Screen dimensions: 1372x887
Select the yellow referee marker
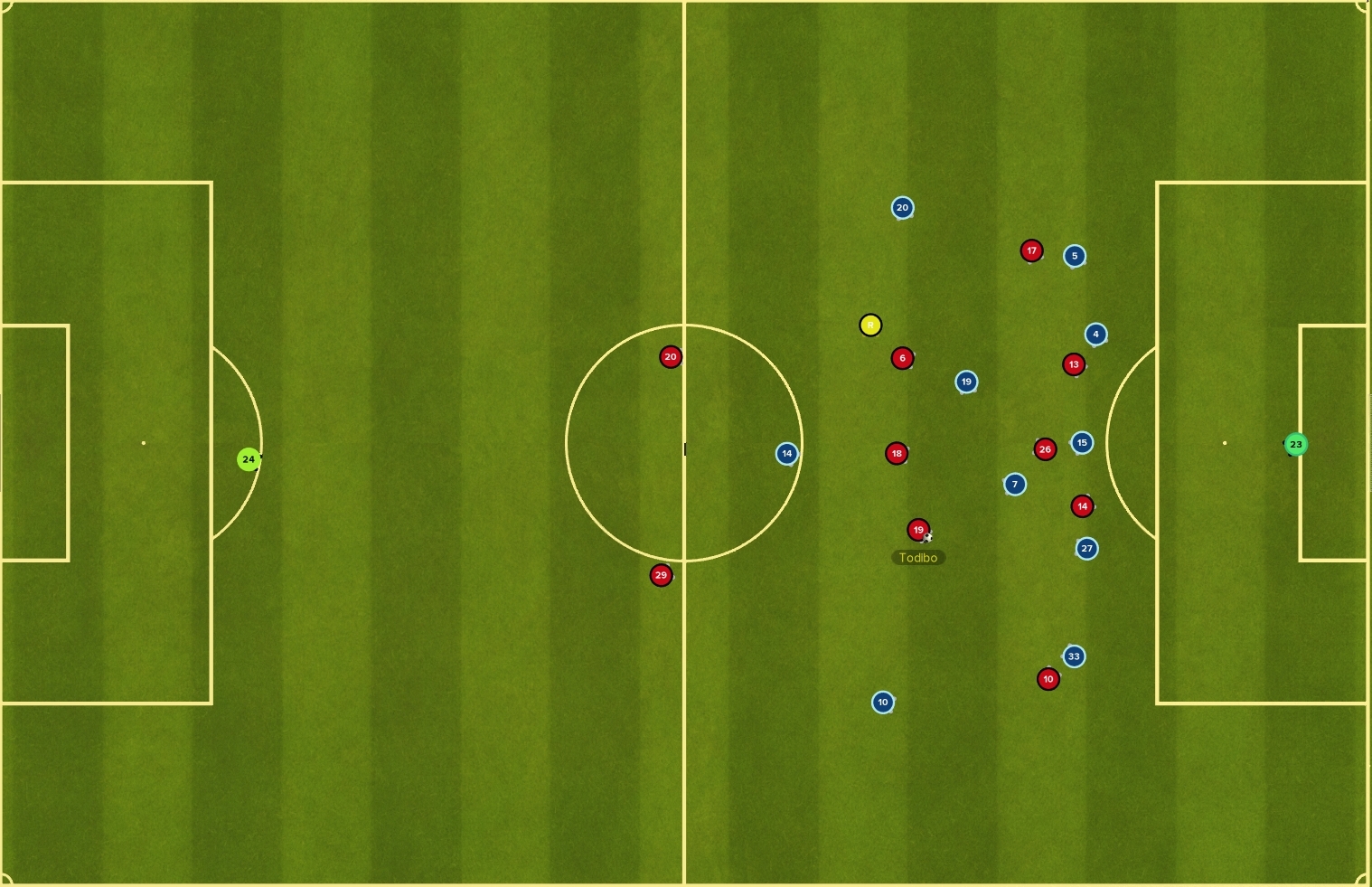[x=870, y=325]
